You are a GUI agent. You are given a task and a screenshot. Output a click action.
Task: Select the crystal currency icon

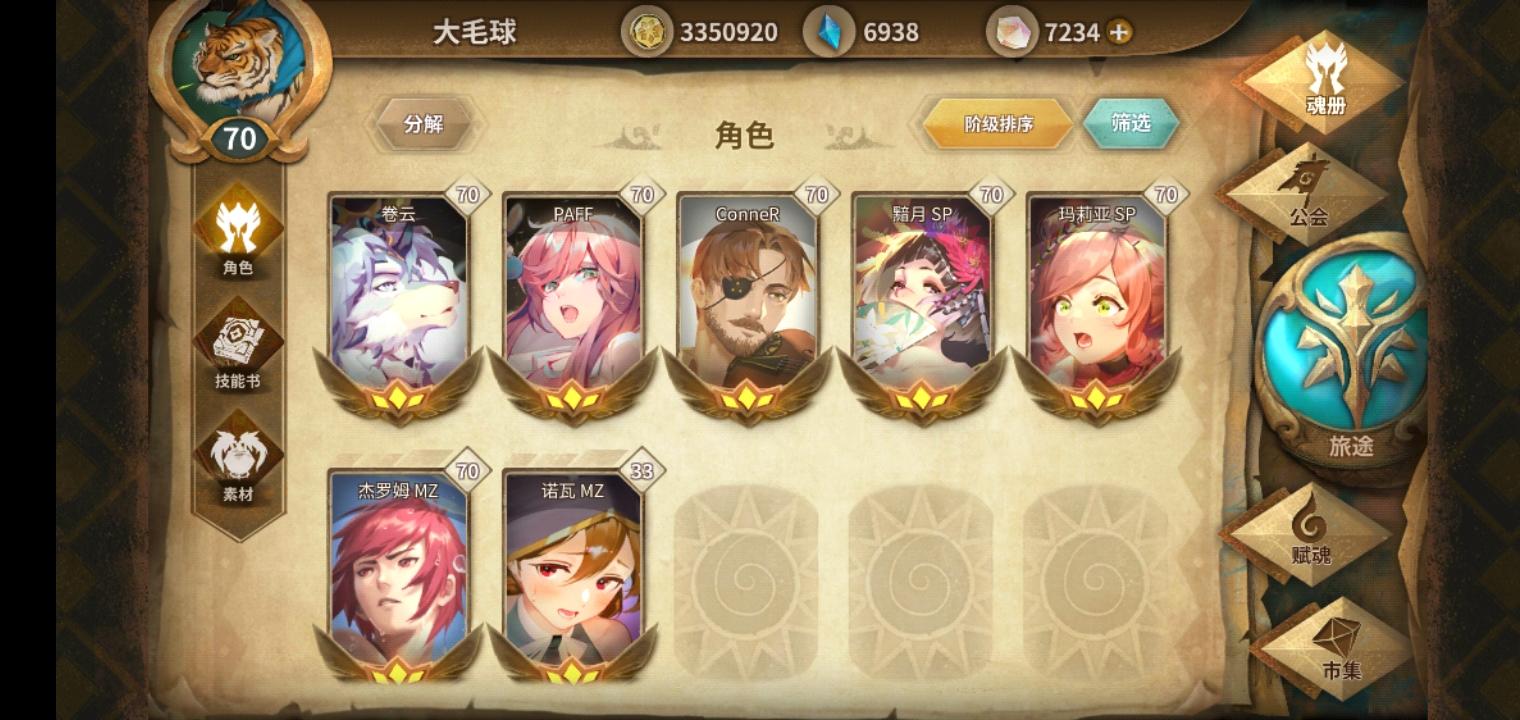point(830,31)
